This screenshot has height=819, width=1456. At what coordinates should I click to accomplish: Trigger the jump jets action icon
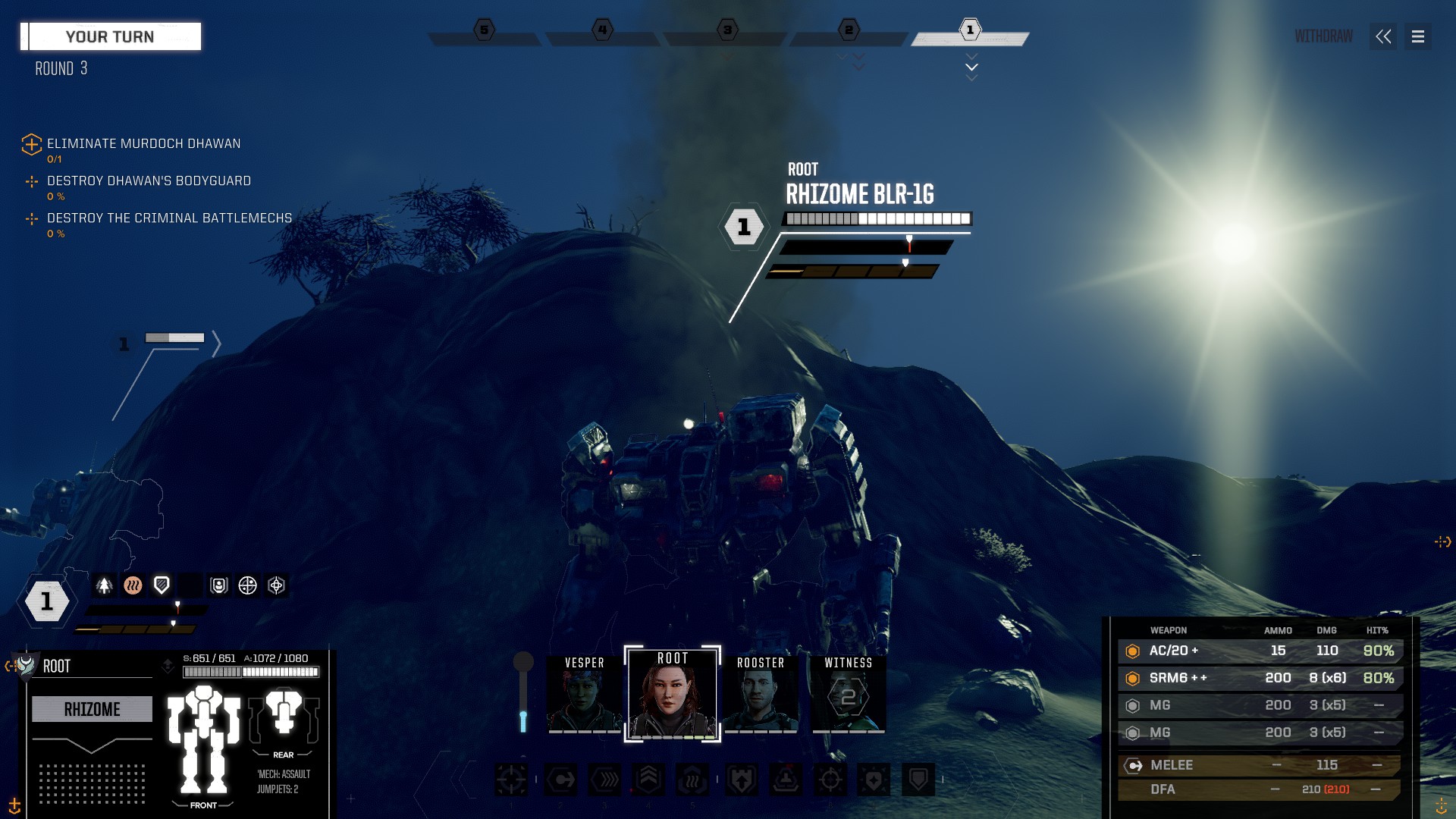point(648,779)
